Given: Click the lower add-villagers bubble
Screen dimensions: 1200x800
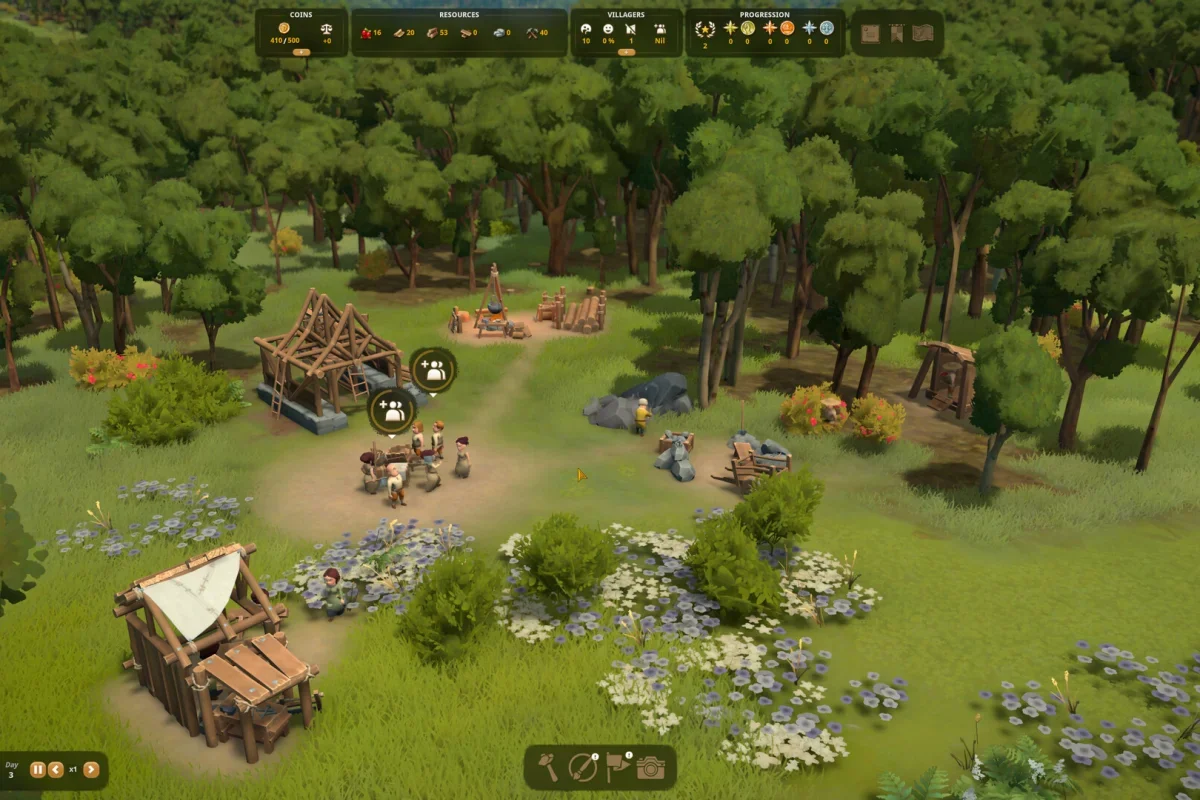Looking at the screenshot, I should pos(392,409).
